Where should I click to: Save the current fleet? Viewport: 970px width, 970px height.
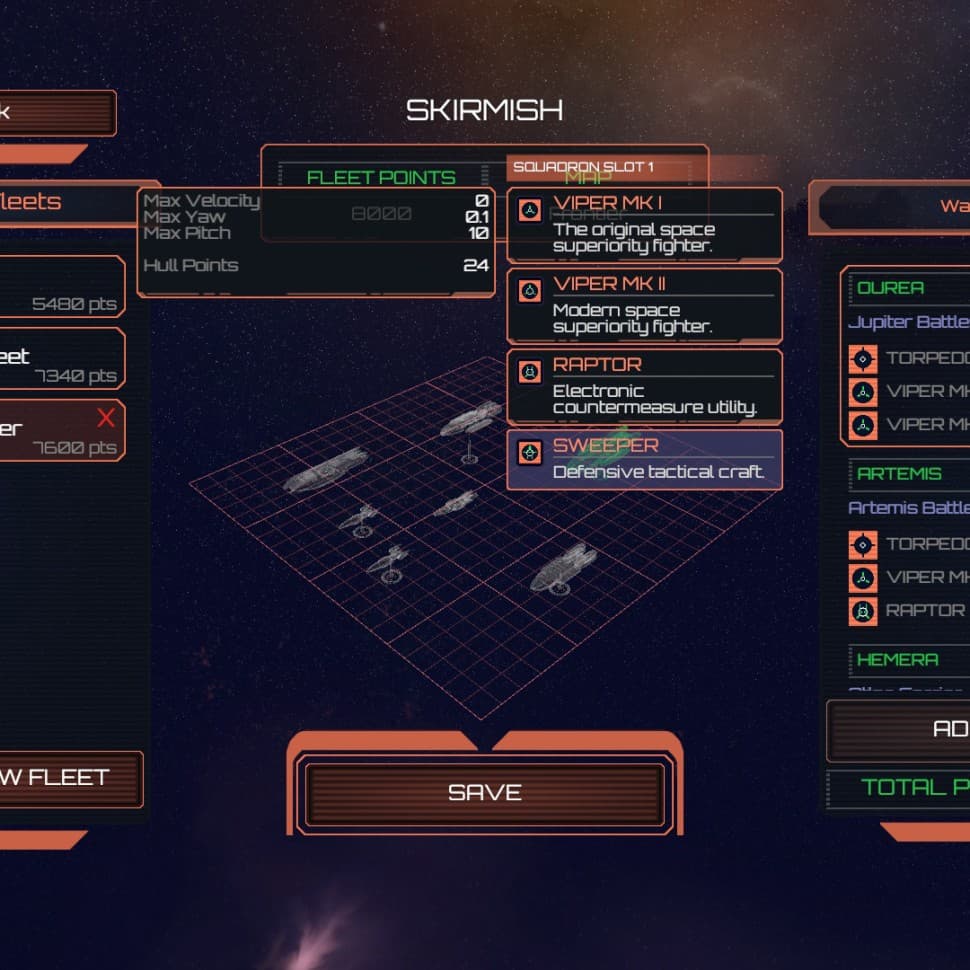click(485, 793)
